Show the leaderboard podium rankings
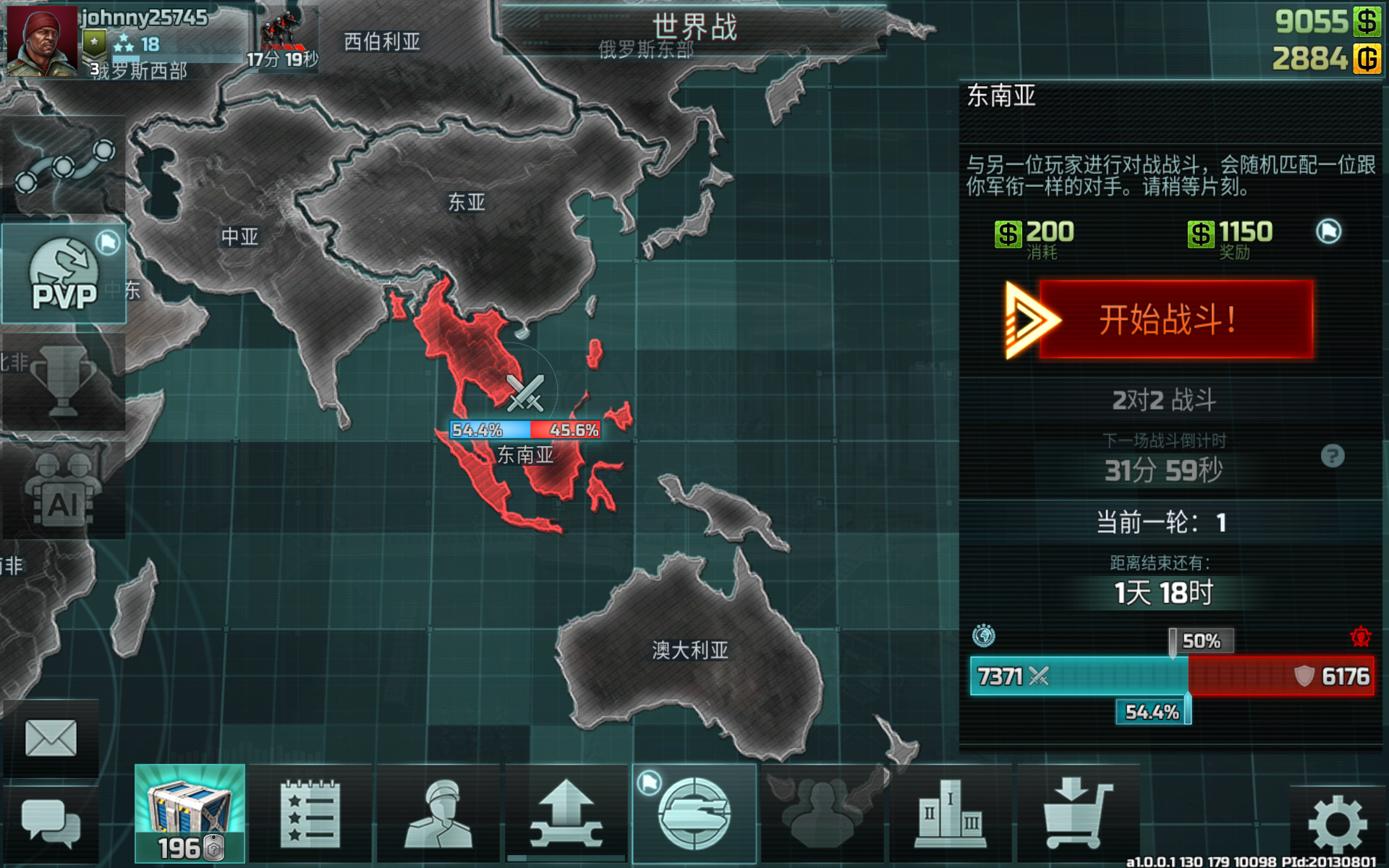Viewport: 1389px width, 868px height. click(950, 814)
